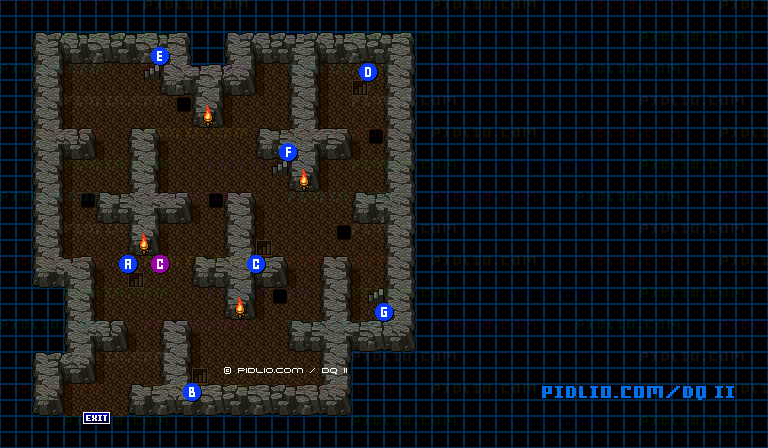Click the blue map marker A
768x448 pixels.
128,264
